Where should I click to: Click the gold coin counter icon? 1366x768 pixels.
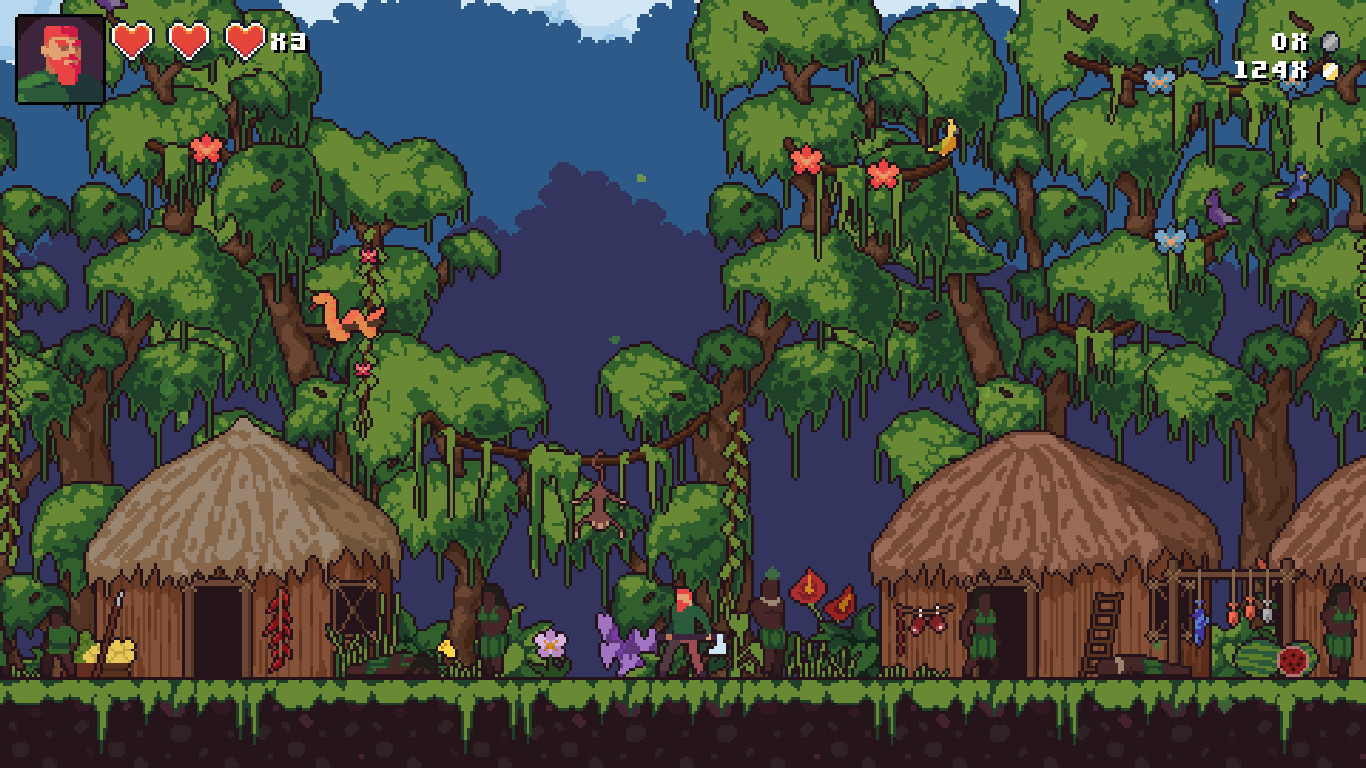1330,71
